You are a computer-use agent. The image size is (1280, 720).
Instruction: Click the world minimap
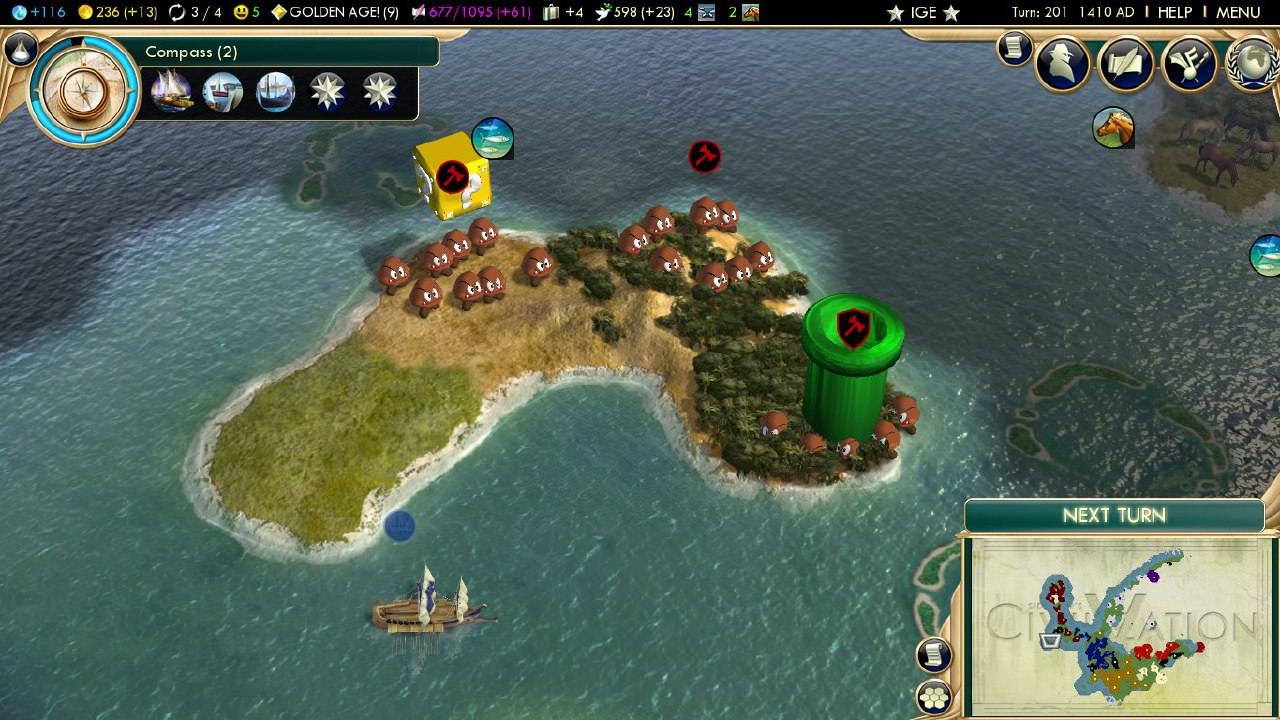click(x=1118, y=626)
